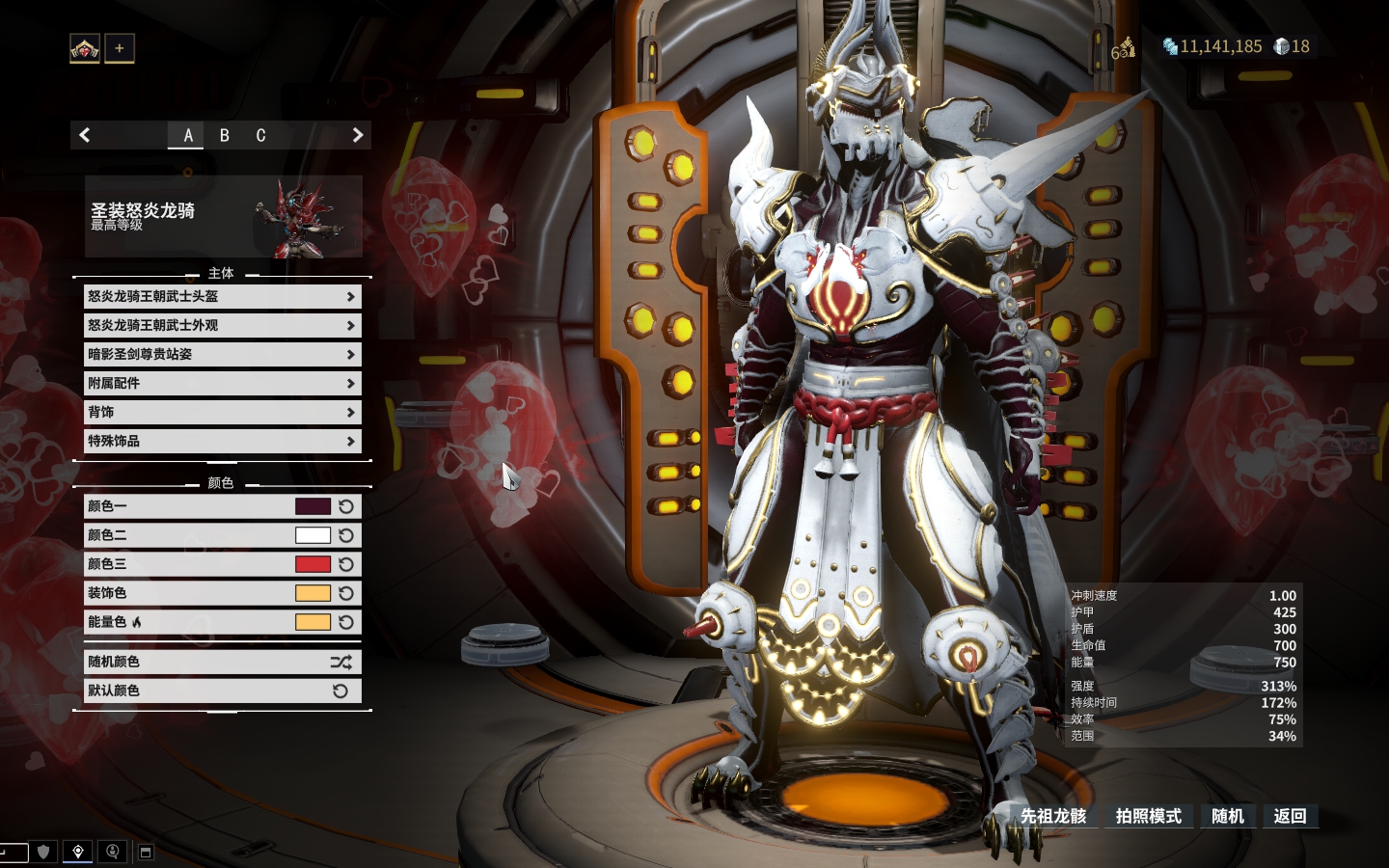Viewport: 1389px width, 868px height.
Task: Pick the red 颜色三 swatch
Action: pos(313,564)
